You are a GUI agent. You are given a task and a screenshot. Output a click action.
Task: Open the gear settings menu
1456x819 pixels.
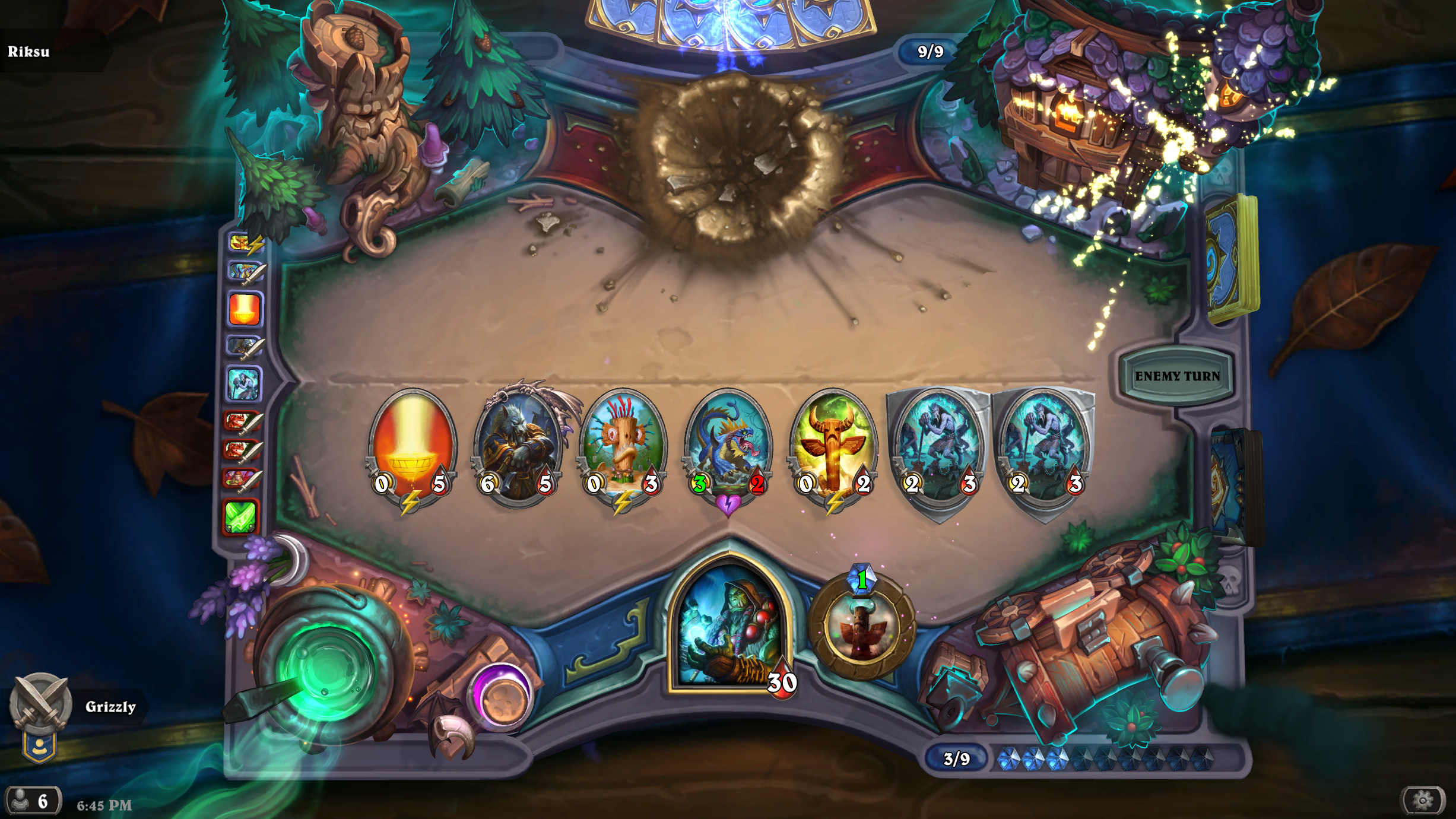click(x=1422, y=801)
